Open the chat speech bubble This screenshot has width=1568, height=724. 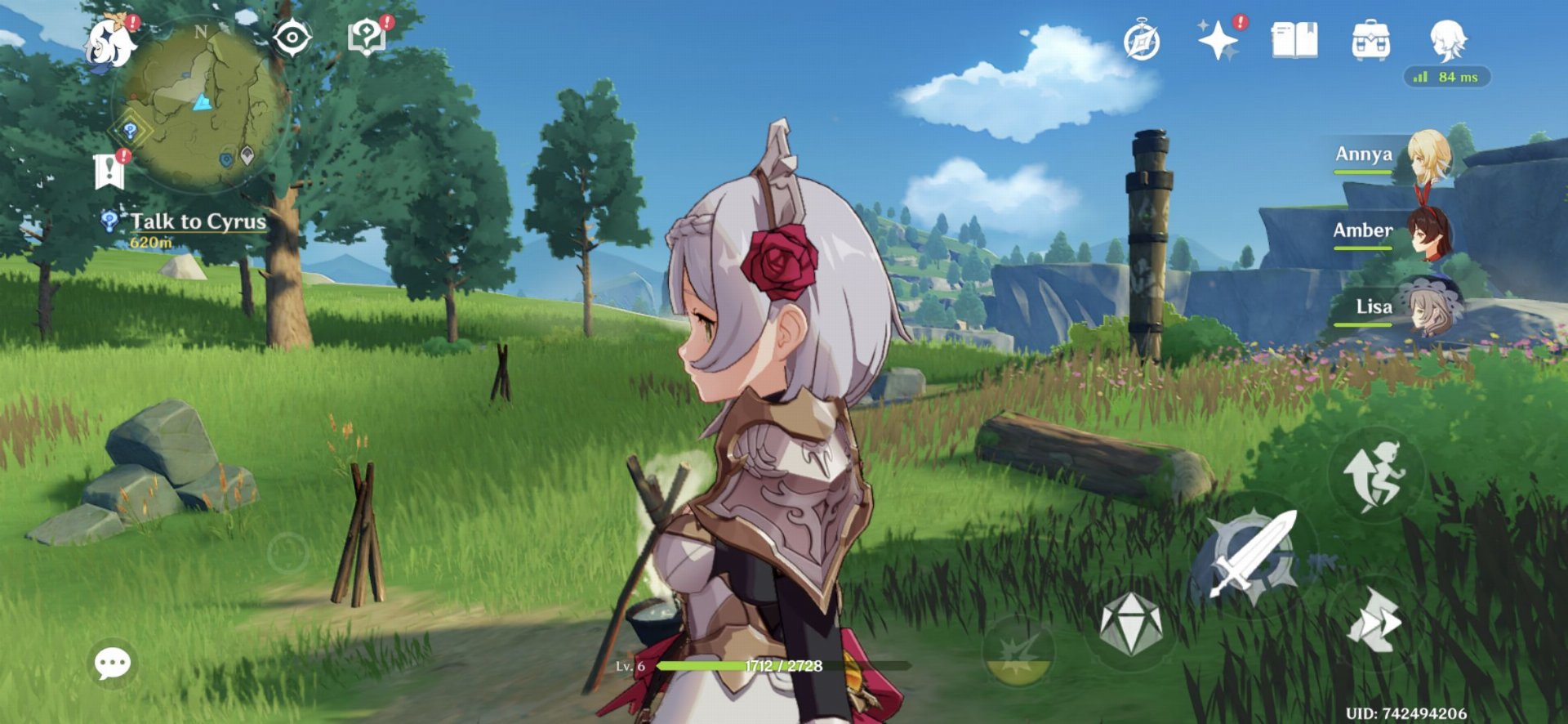(112, 663)
